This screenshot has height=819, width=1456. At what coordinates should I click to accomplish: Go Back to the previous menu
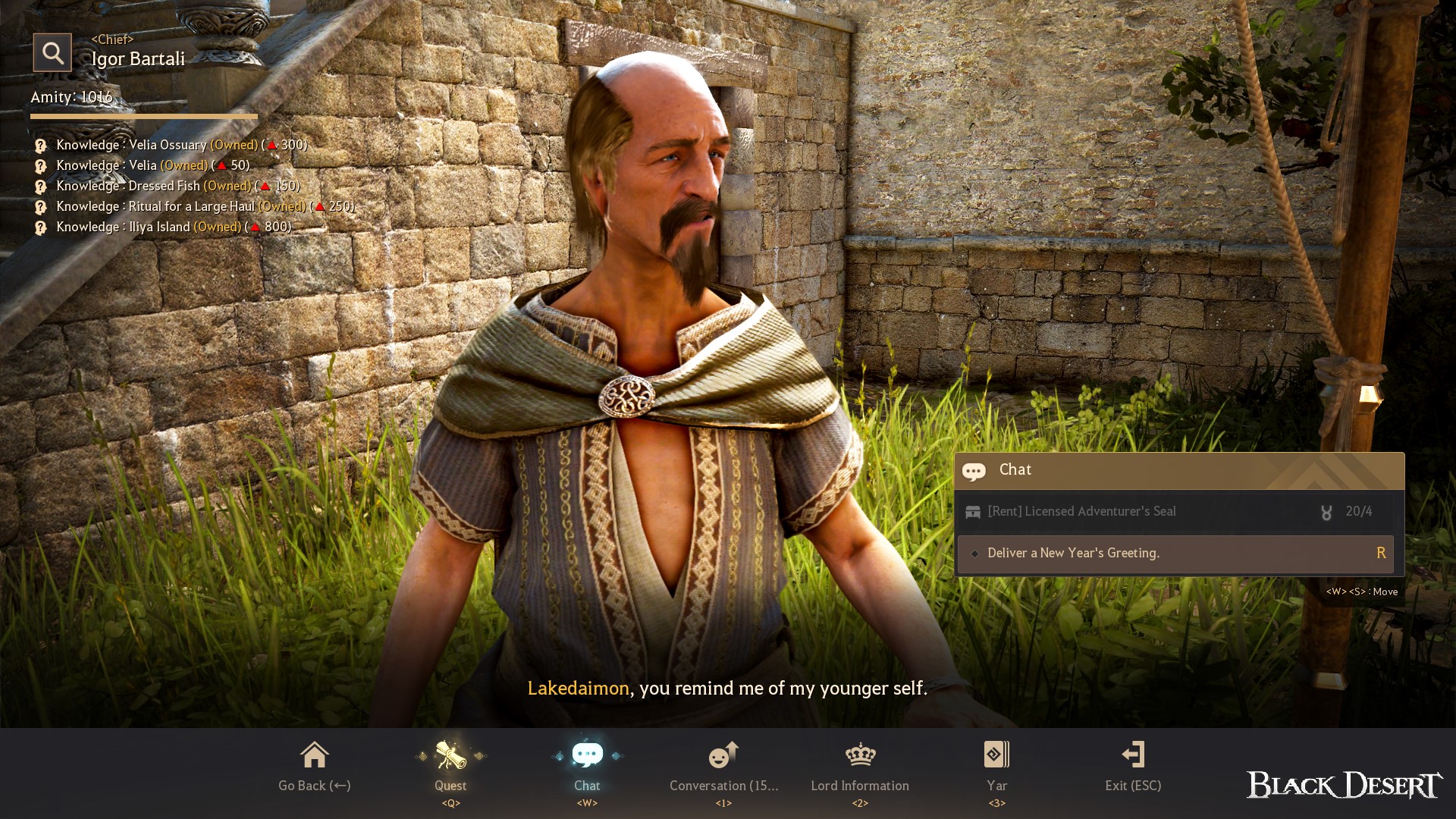pyautogui.click(x=314, y=767)
